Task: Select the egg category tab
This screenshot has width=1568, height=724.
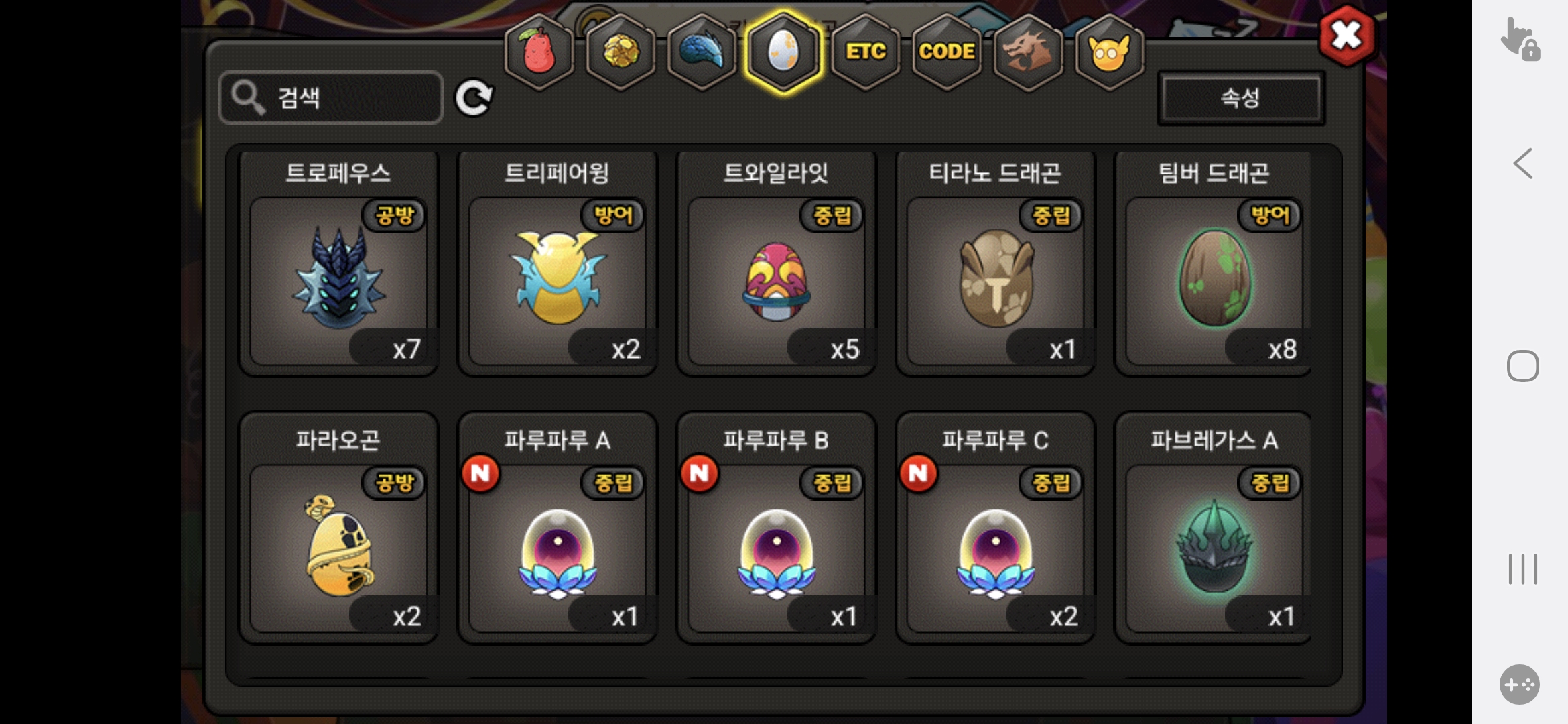Action: tap(783, 52)
